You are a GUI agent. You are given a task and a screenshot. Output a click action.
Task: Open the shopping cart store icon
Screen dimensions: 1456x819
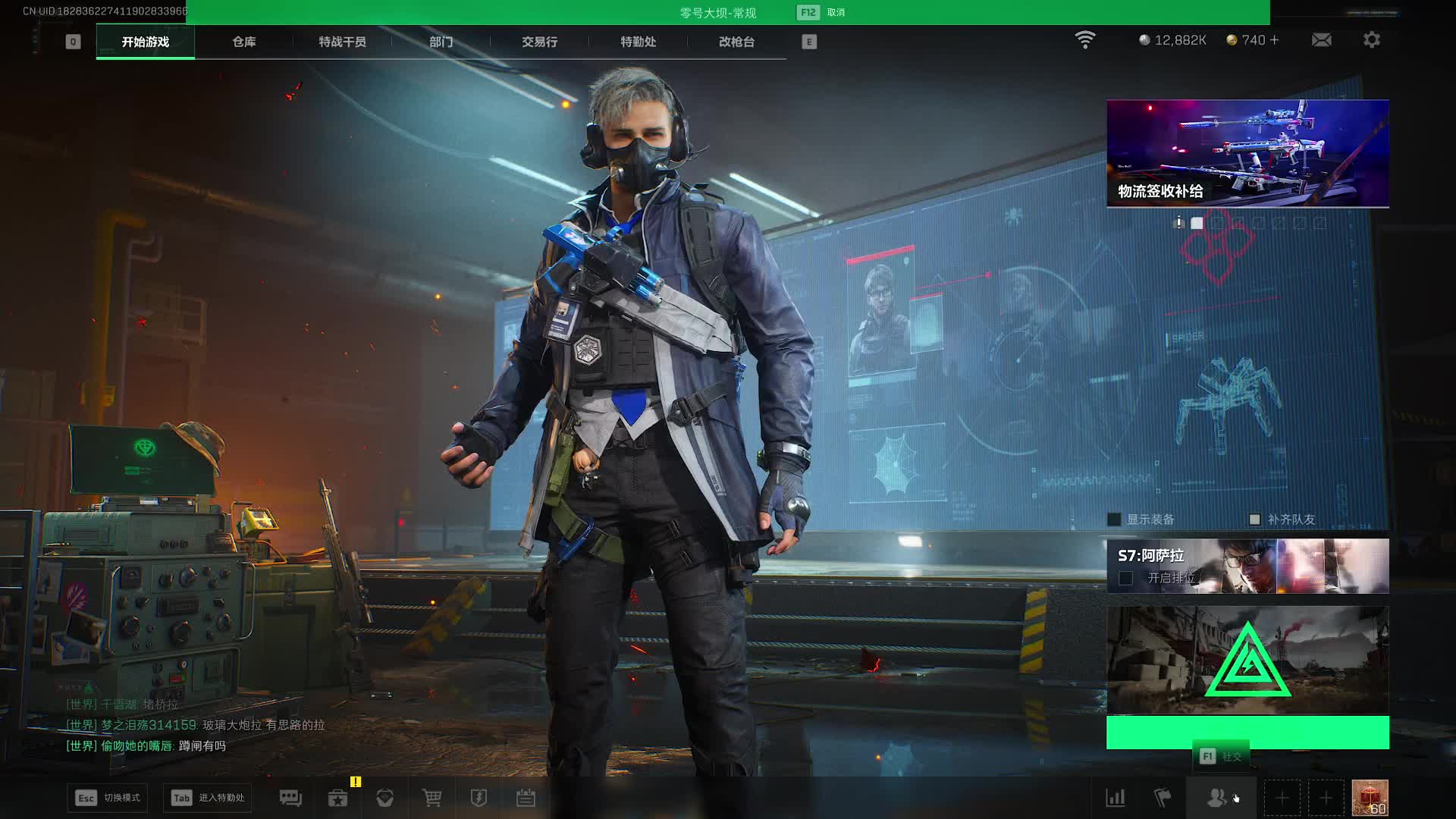click(431, 798)
